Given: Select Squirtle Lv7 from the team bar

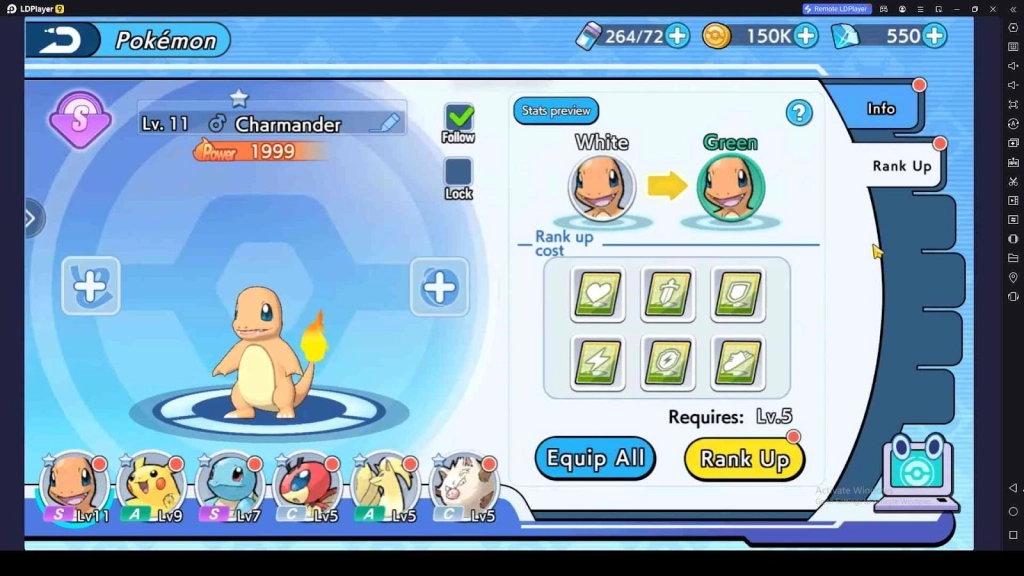Looking at the screenshot, I should coord(229,486).
